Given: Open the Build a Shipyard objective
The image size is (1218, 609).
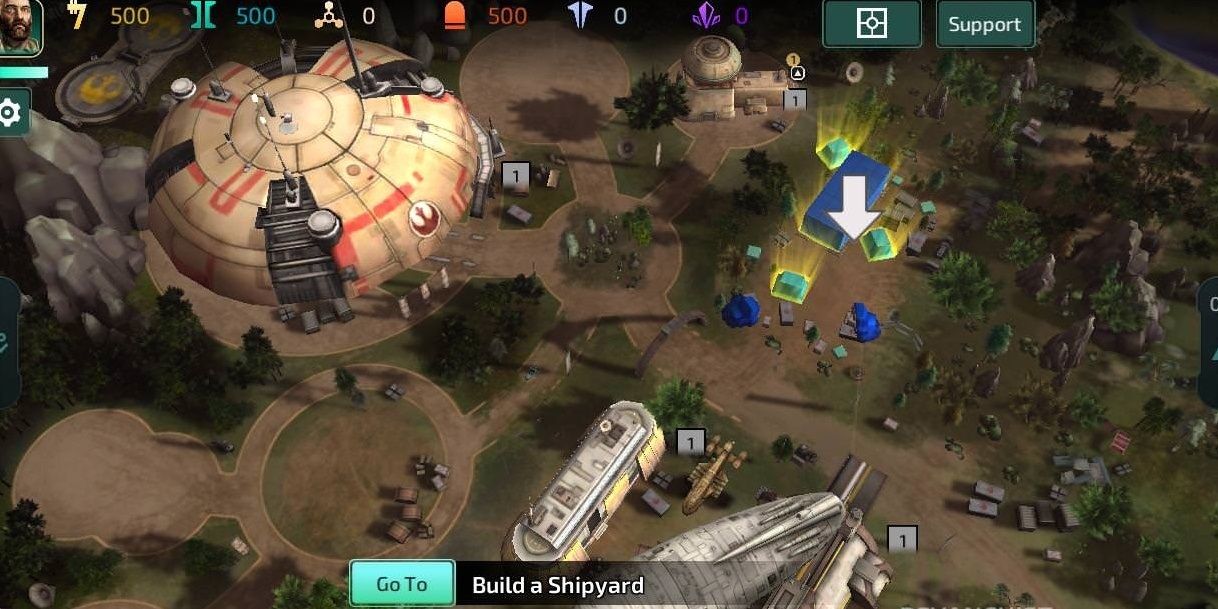Looking at the screenshot, I should [558, 585].
